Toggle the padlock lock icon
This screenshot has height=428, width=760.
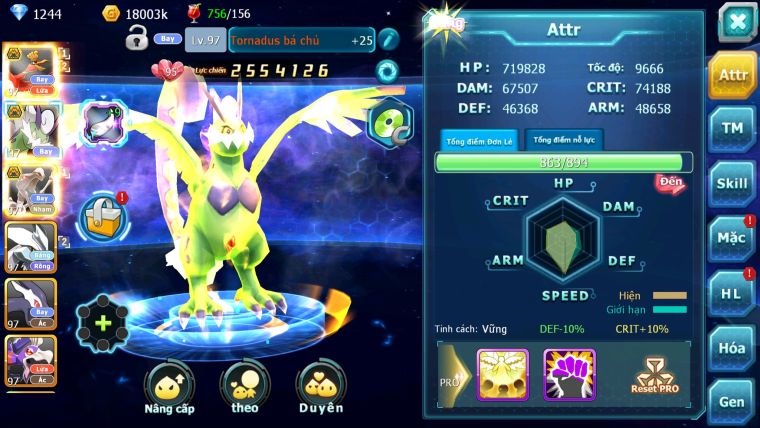click(137, 39)
